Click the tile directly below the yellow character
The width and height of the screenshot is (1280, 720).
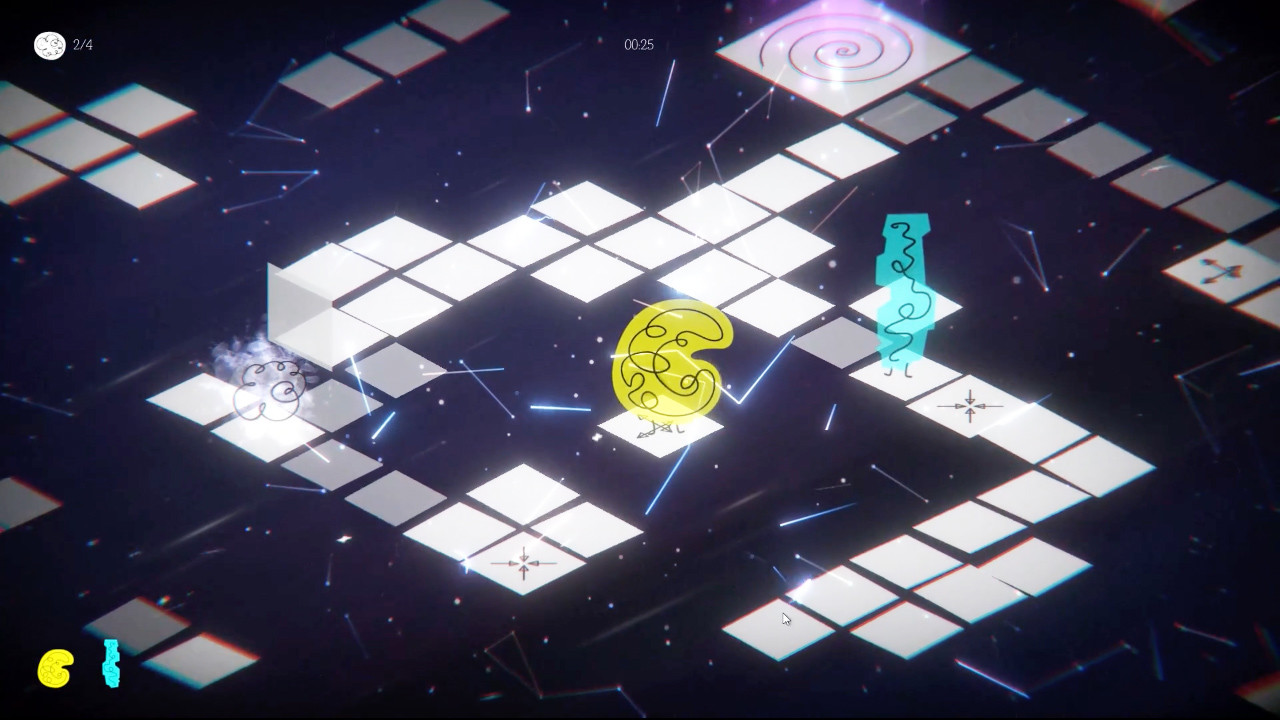(660, 435)
